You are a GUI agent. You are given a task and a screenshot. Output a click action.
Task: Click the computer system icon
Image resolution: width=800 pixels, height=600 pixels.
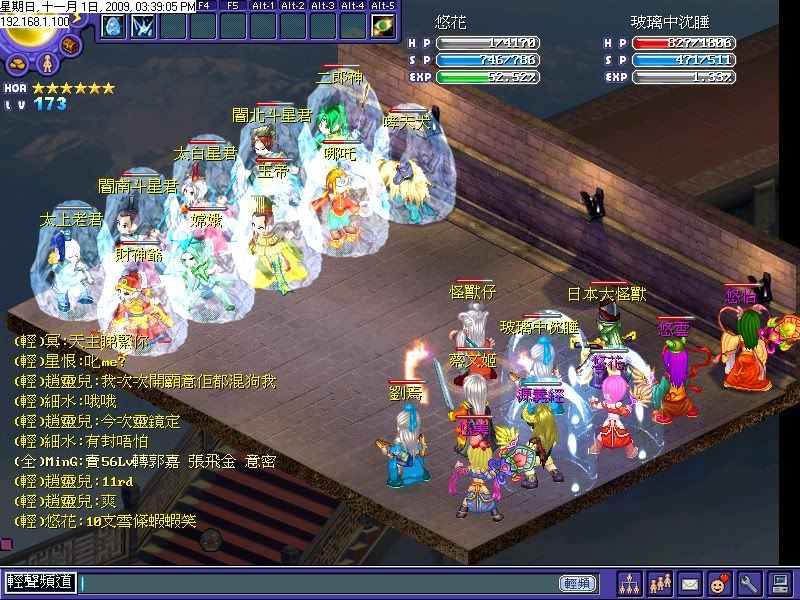(779, 582)
